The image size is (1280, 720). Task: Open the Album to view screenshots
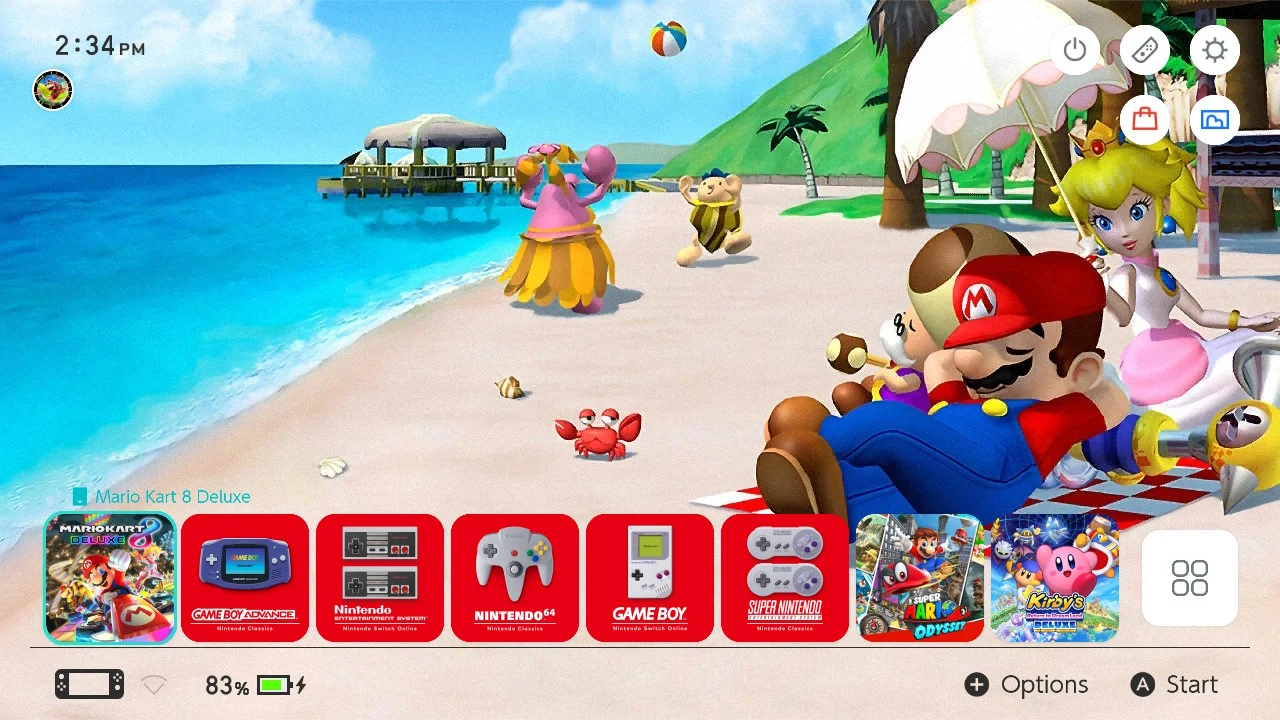pyautogui.click(x=1215, y=120)
